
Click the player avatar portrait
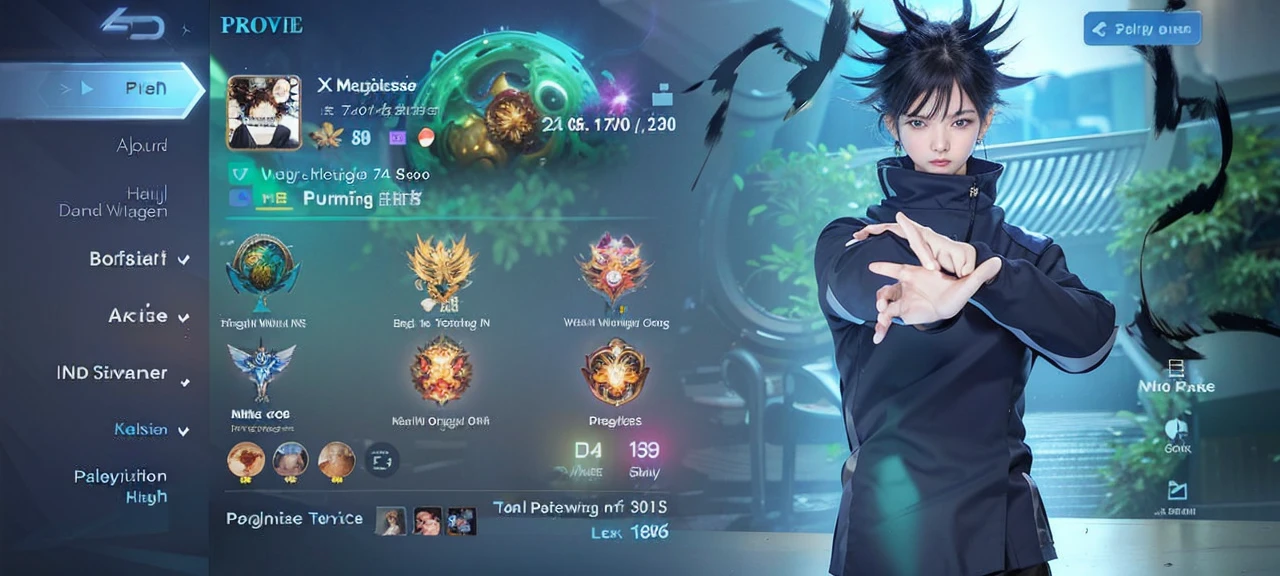[x=264, y=113]
